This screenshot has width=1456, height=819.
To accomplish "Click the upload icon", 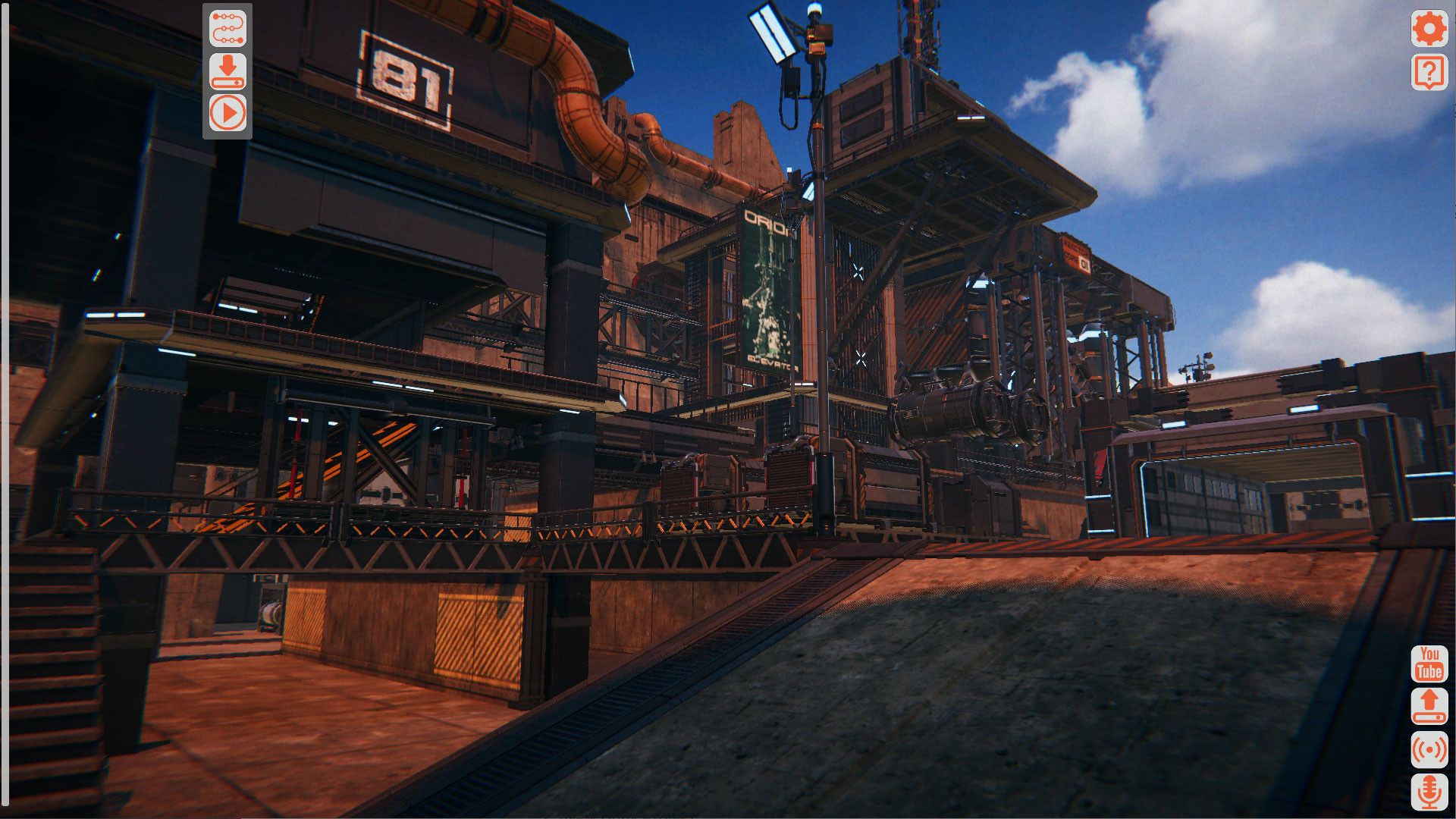I will pyautogui.click(x=1428, y=706).
